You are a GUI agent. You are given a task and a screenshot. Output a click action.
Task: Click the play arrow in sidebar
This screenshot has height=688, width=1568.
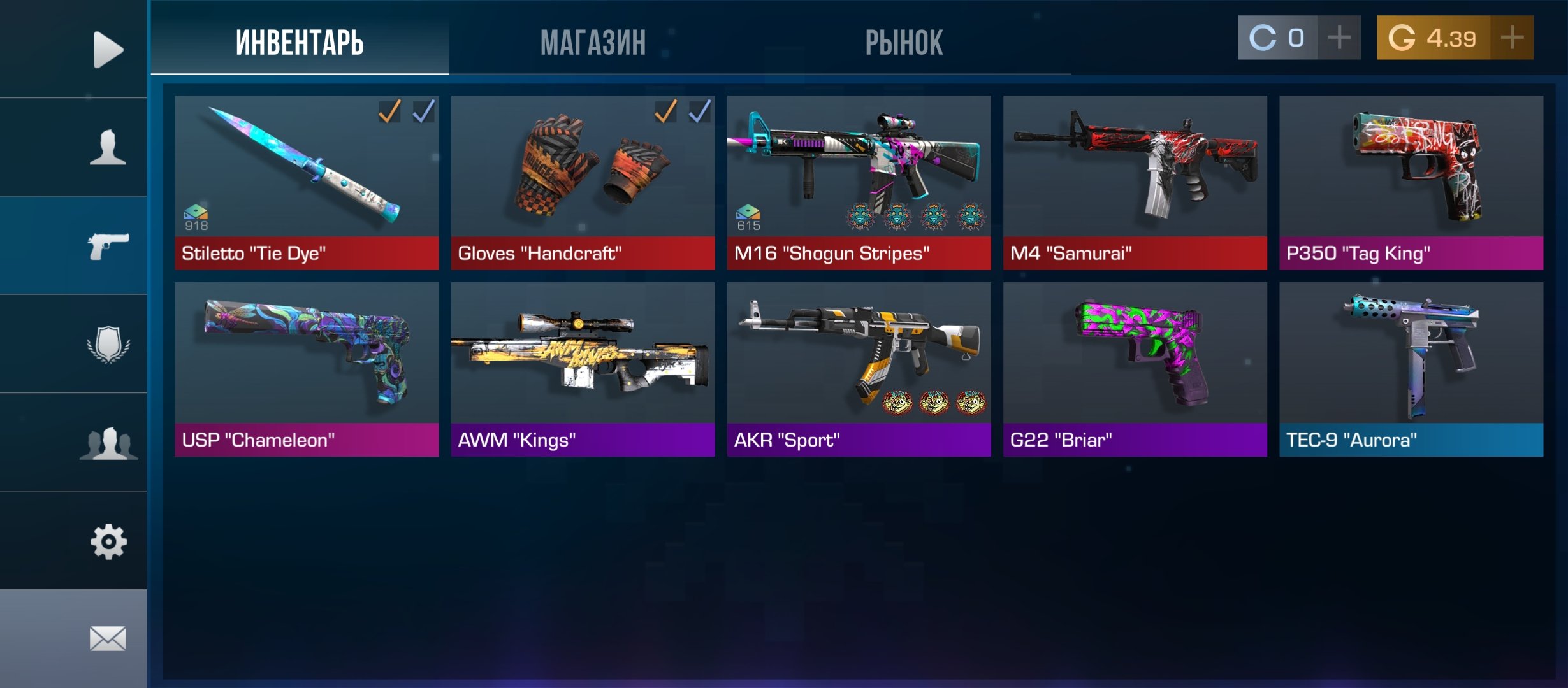point(108,49)
